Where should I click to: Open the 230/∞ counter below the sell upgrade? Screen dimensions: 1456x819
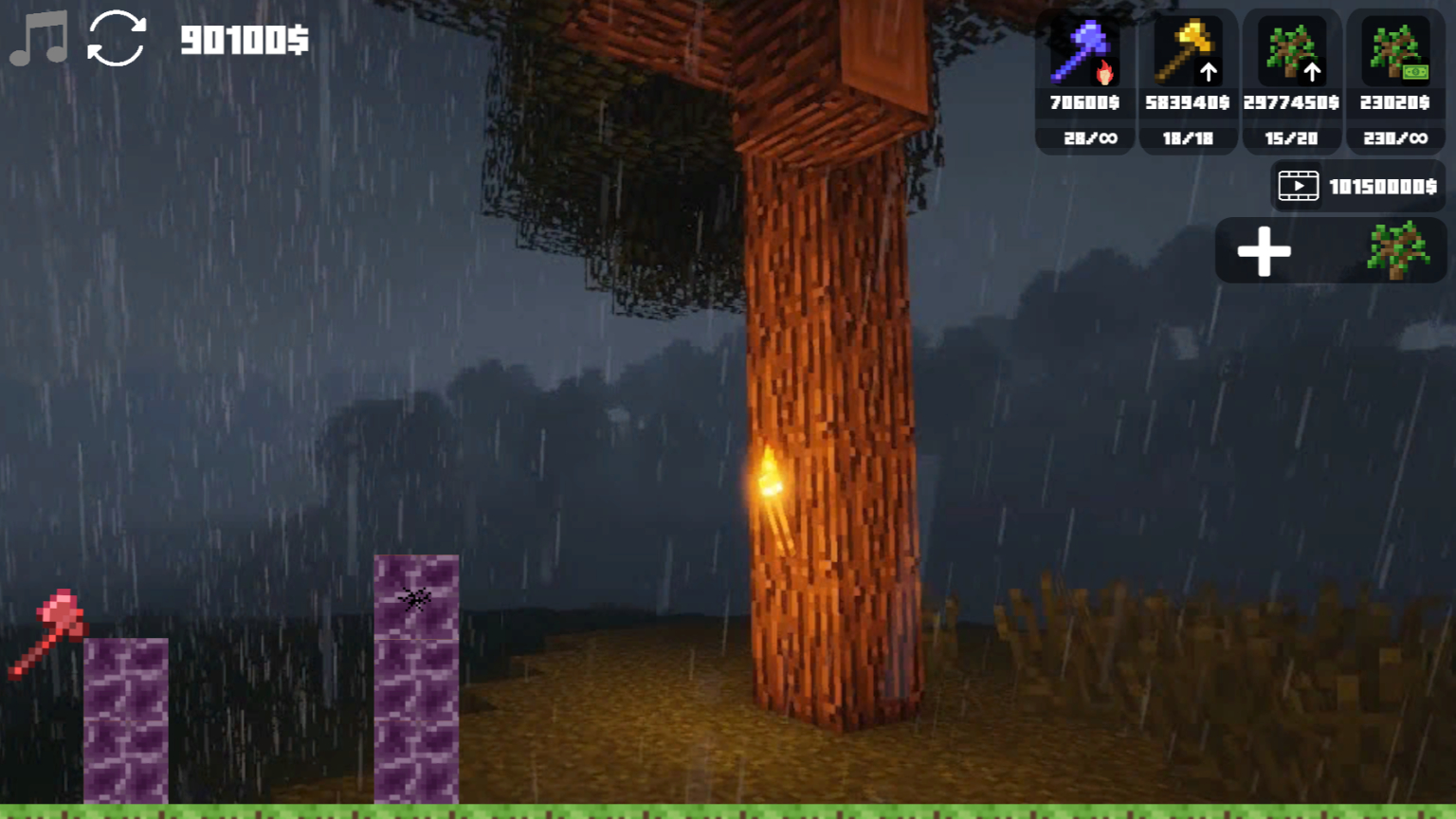(1396, 138)
